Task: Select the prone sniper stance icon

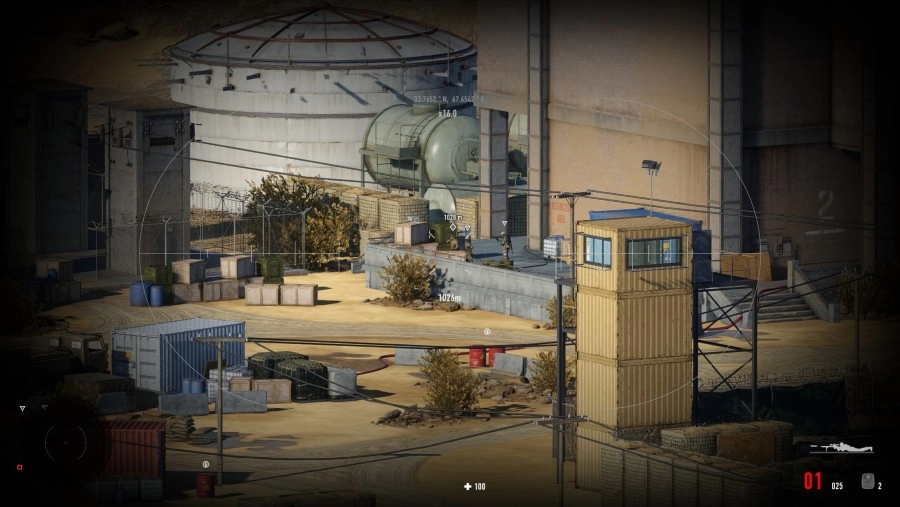Action: [841, 449]
